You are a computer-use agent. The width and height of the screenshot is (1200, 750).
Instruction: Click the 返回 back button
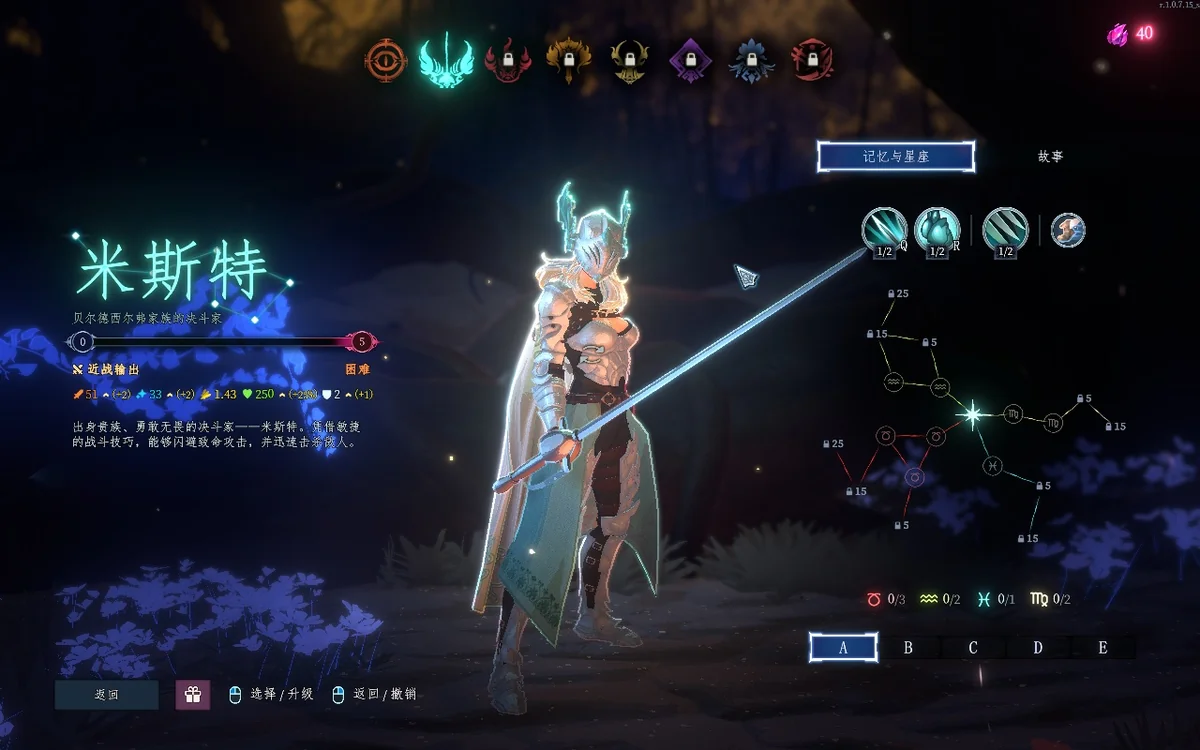[107, 694]
